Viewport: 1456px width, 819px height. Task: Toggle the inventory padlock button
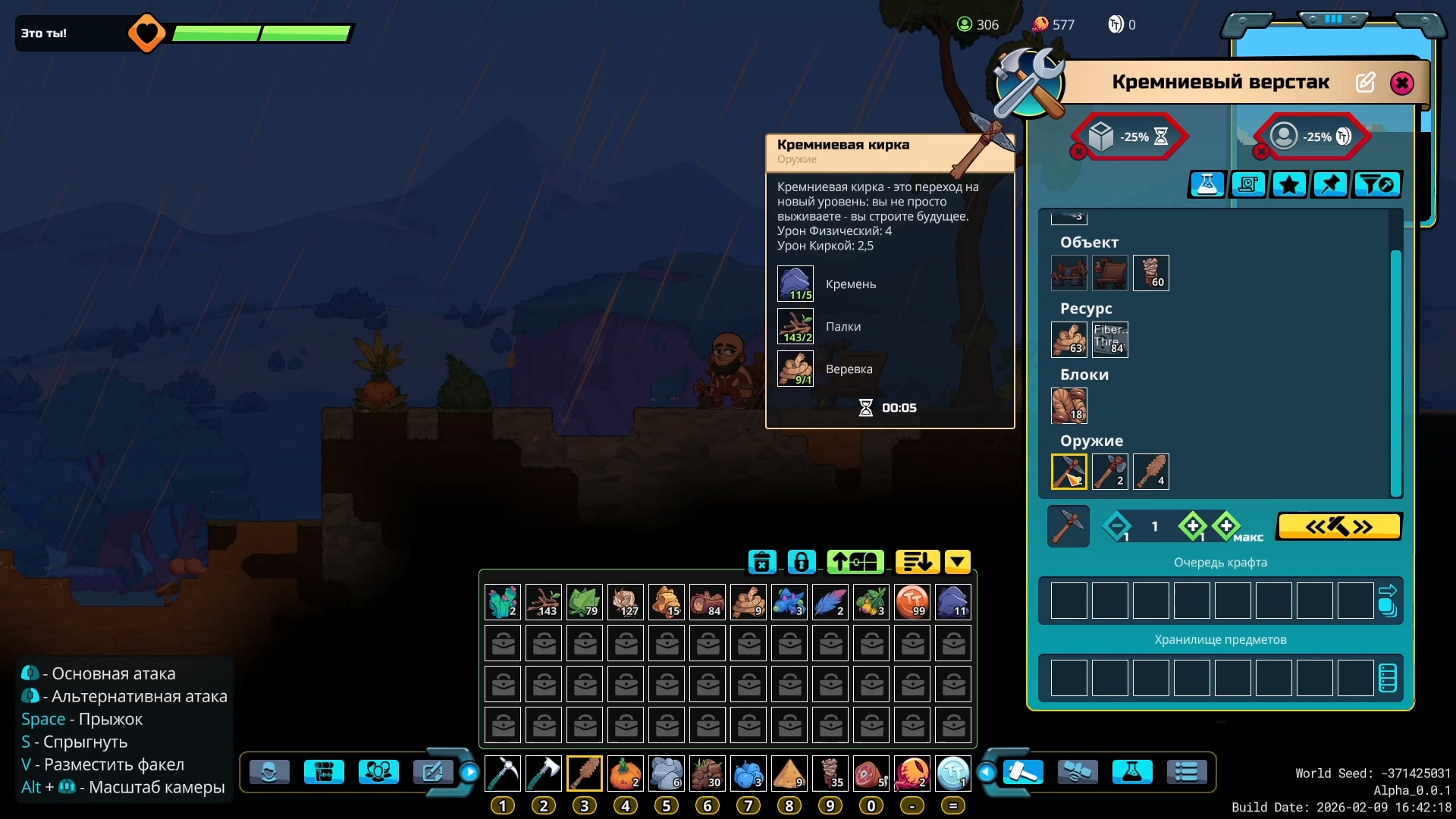click(802, 562)
